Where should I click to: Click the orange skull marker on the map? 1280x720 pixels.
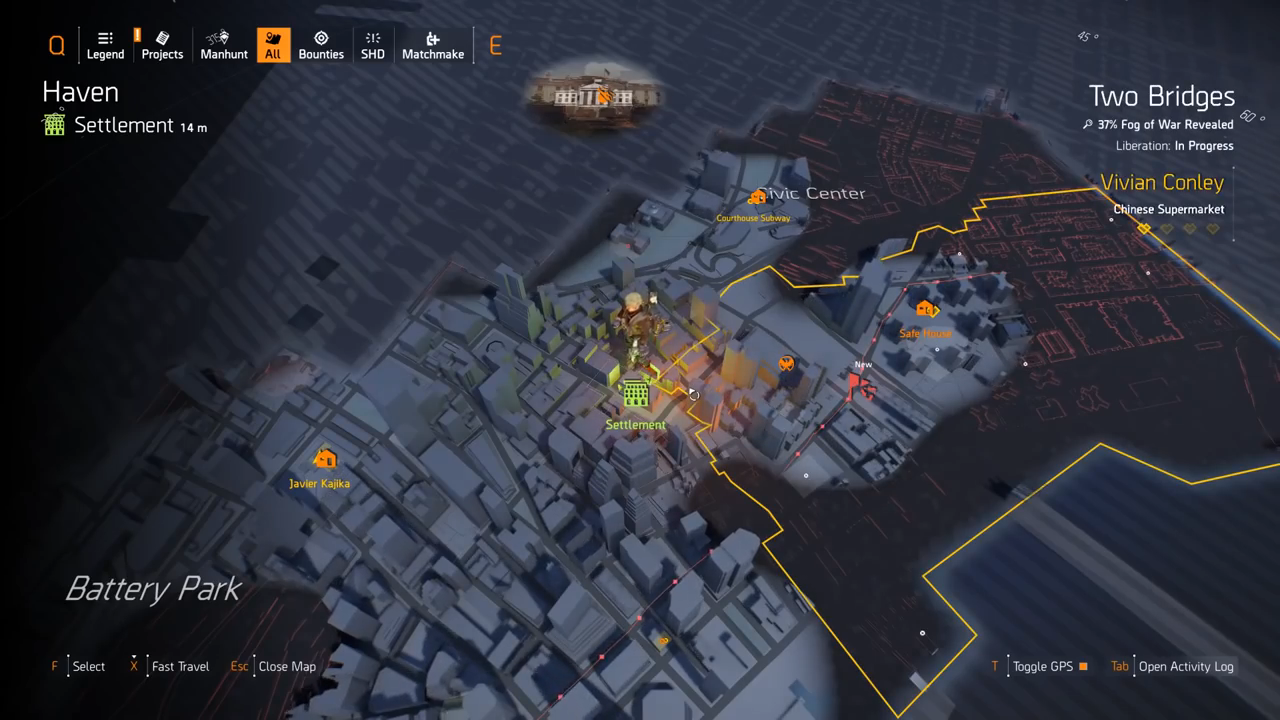(787, 364)
